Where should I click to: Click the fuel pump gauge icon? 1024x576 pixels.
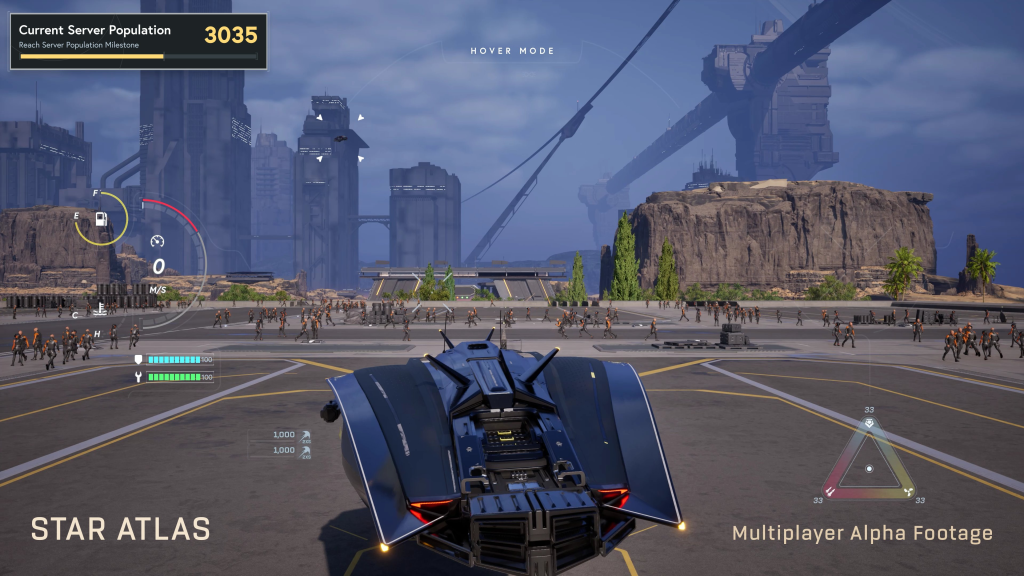100,218
